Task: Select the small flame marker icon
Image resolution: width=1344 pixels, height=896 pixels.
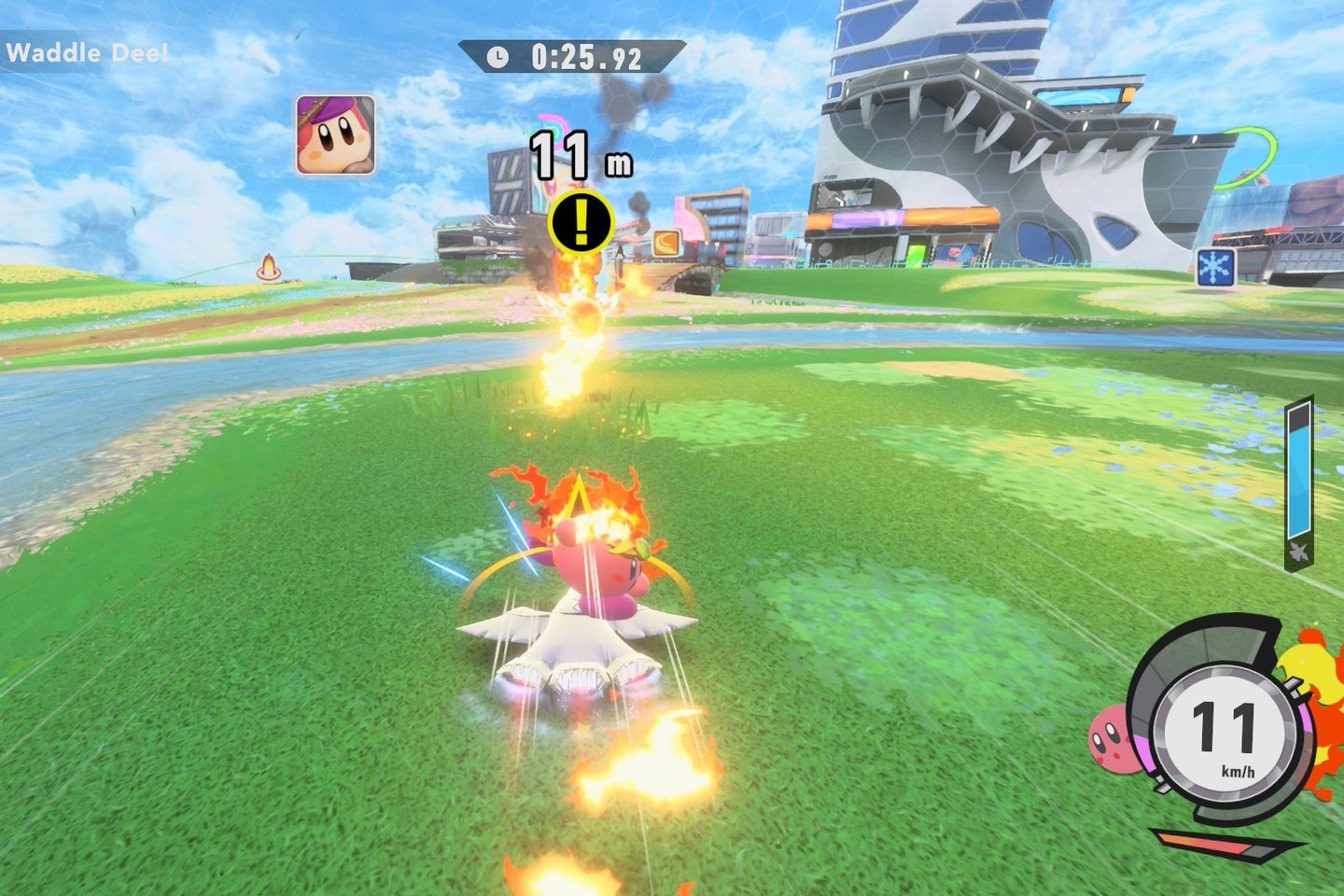Action: click(269, 268)
